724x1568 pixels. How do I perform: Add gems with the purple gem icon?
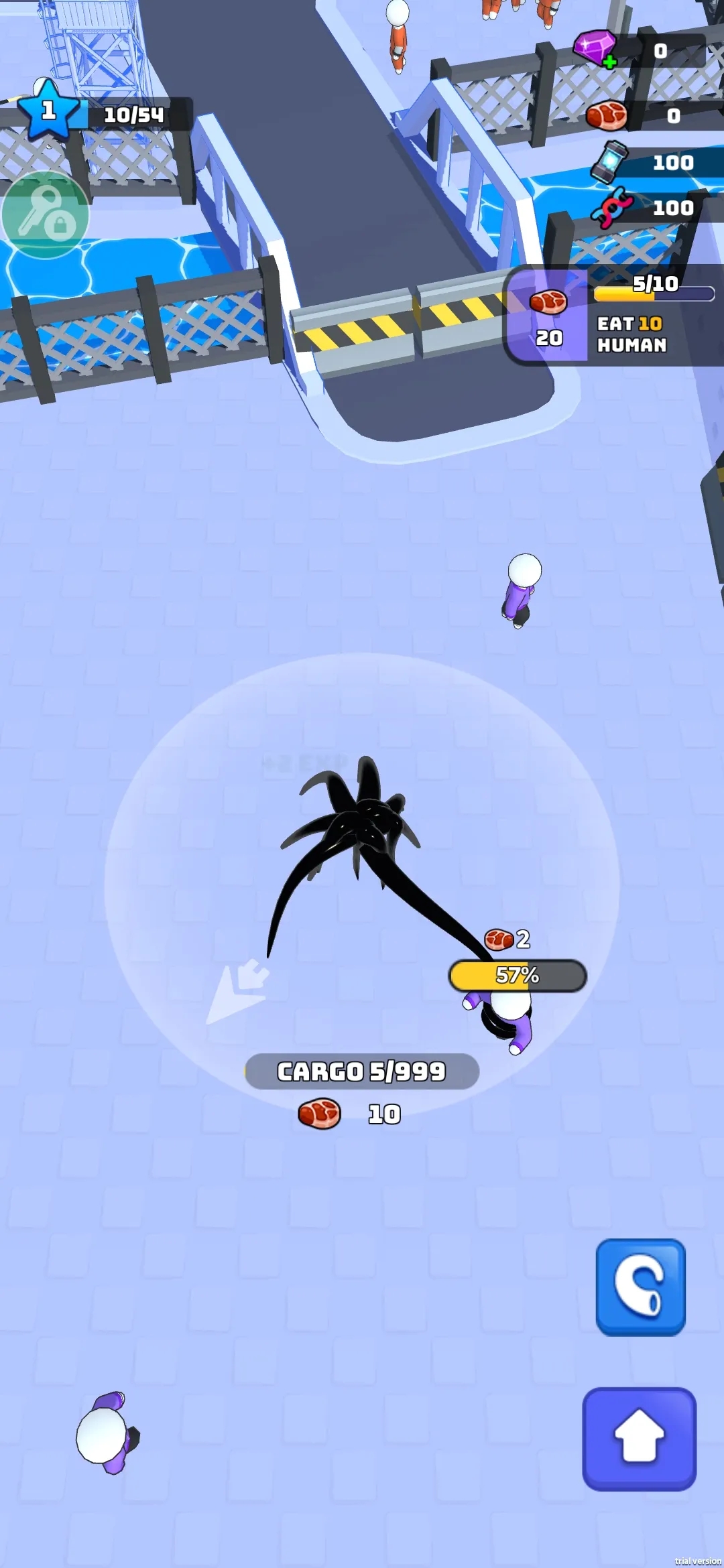click(595, 49)
